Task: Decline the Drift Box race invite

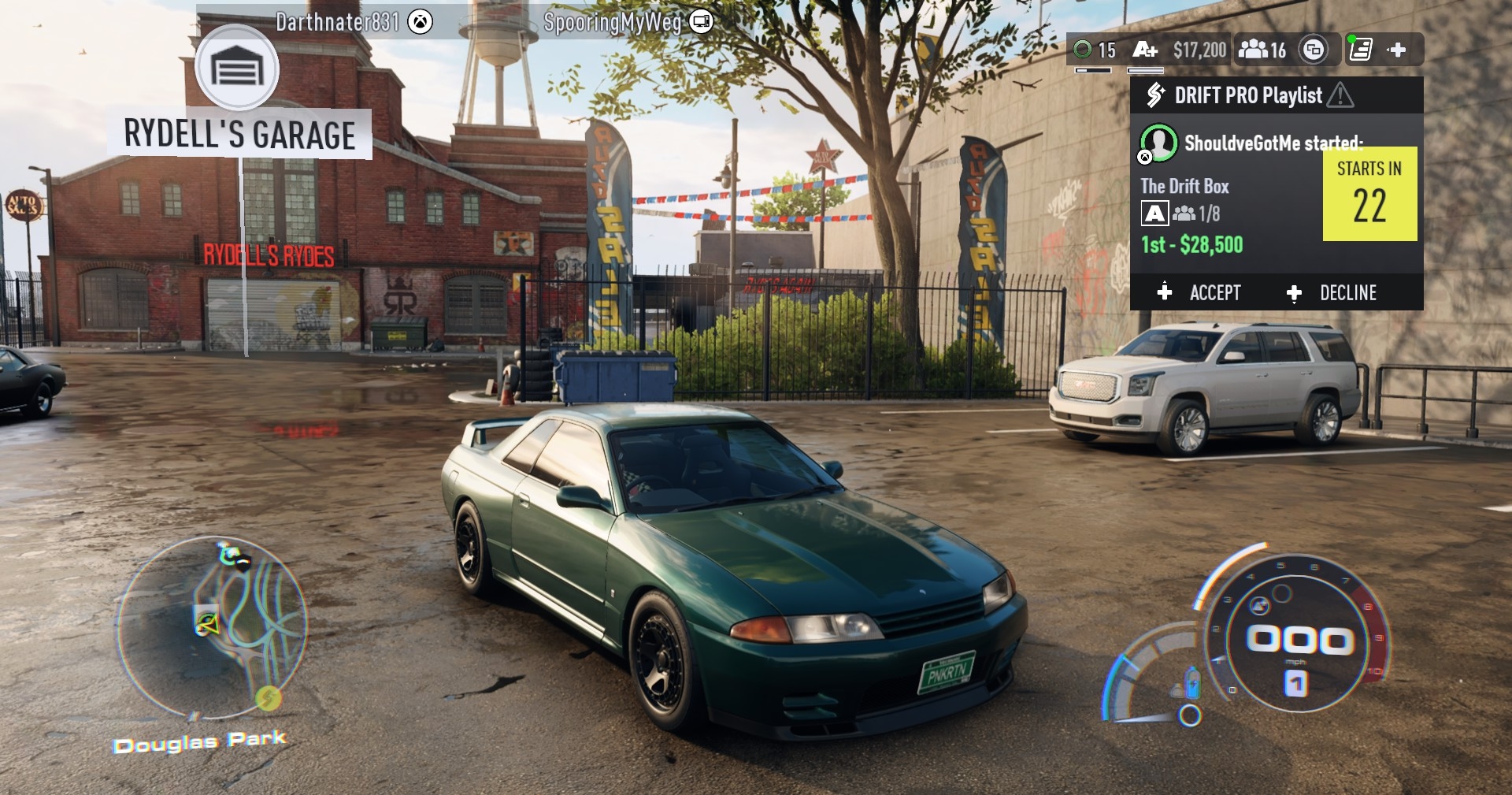Action: [x=1332, y=293]
